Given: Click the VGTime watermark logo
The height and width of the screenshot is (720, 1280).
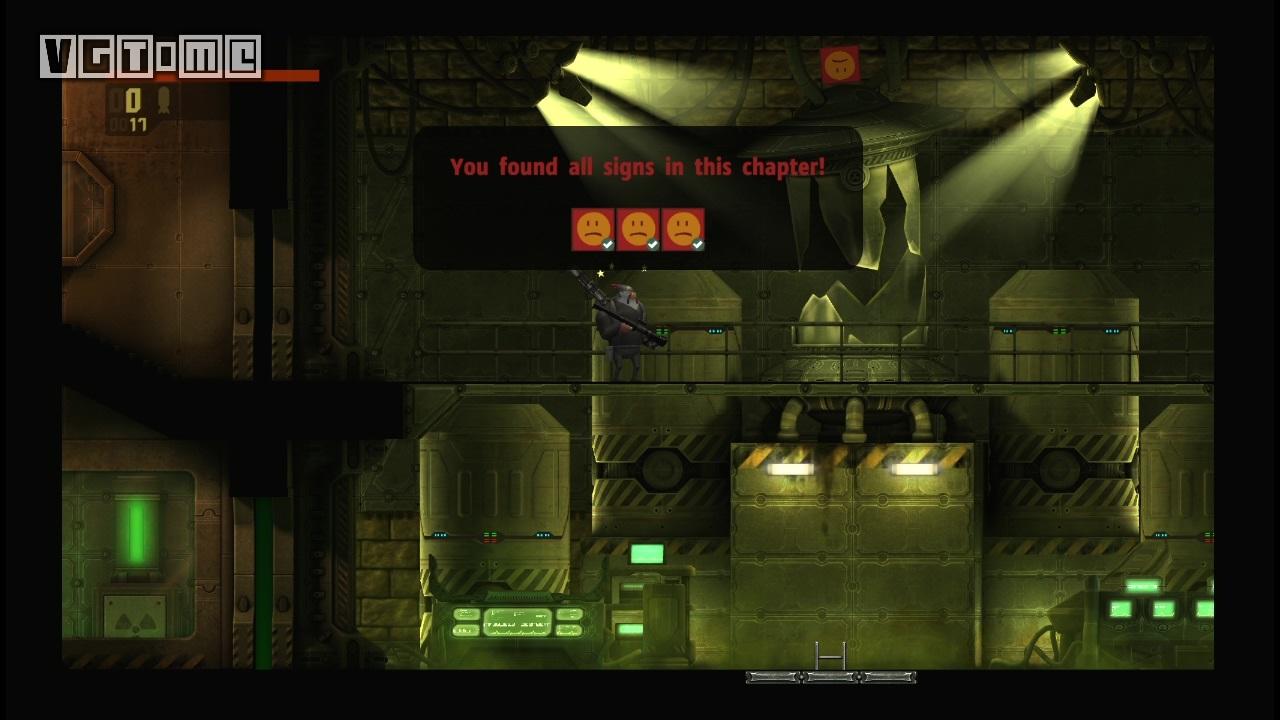Looking at the screenshot, I should [x=150, y=57].
